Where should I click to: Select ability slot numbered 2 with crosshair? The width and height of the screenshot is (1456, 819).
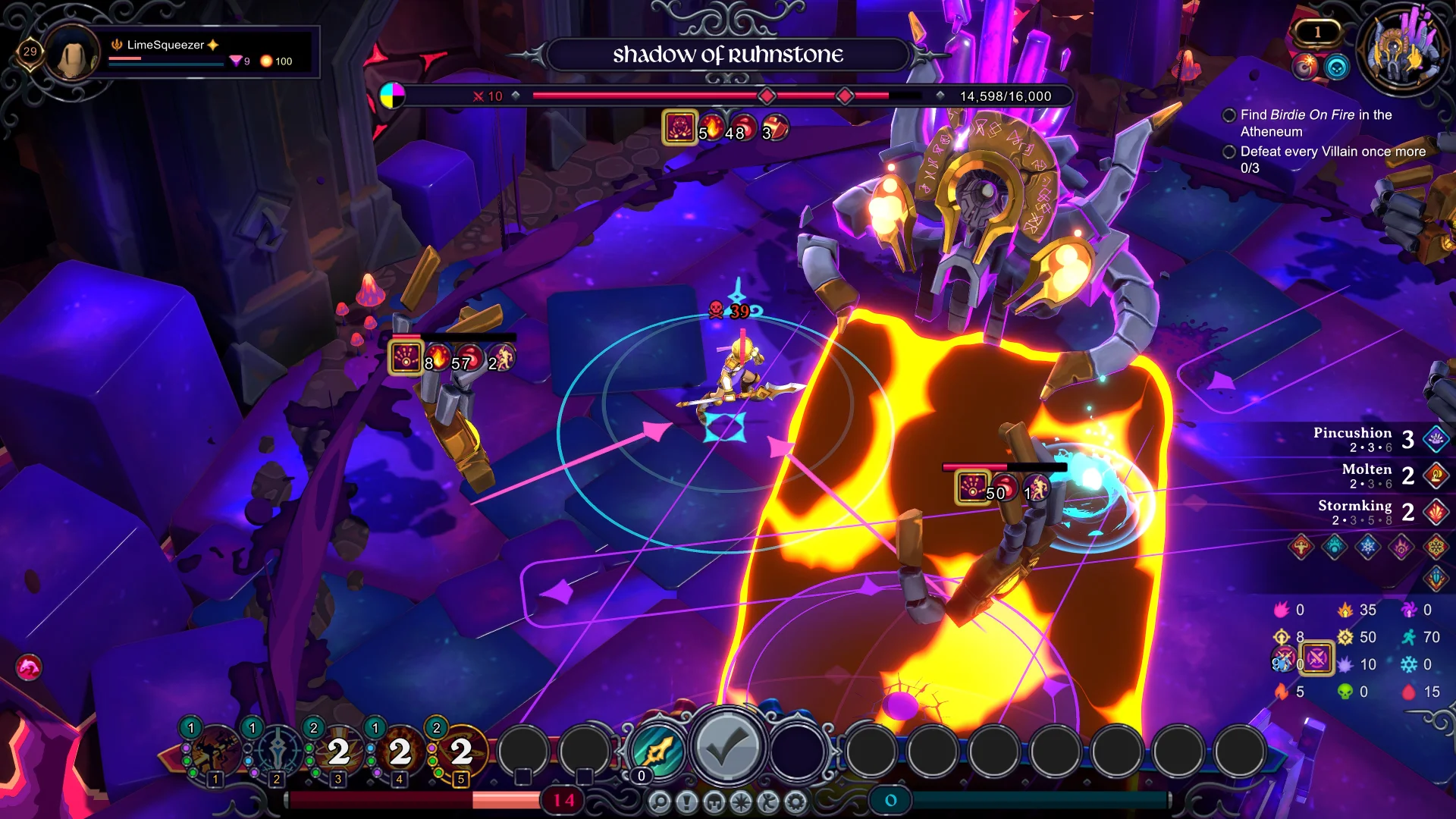278,752
